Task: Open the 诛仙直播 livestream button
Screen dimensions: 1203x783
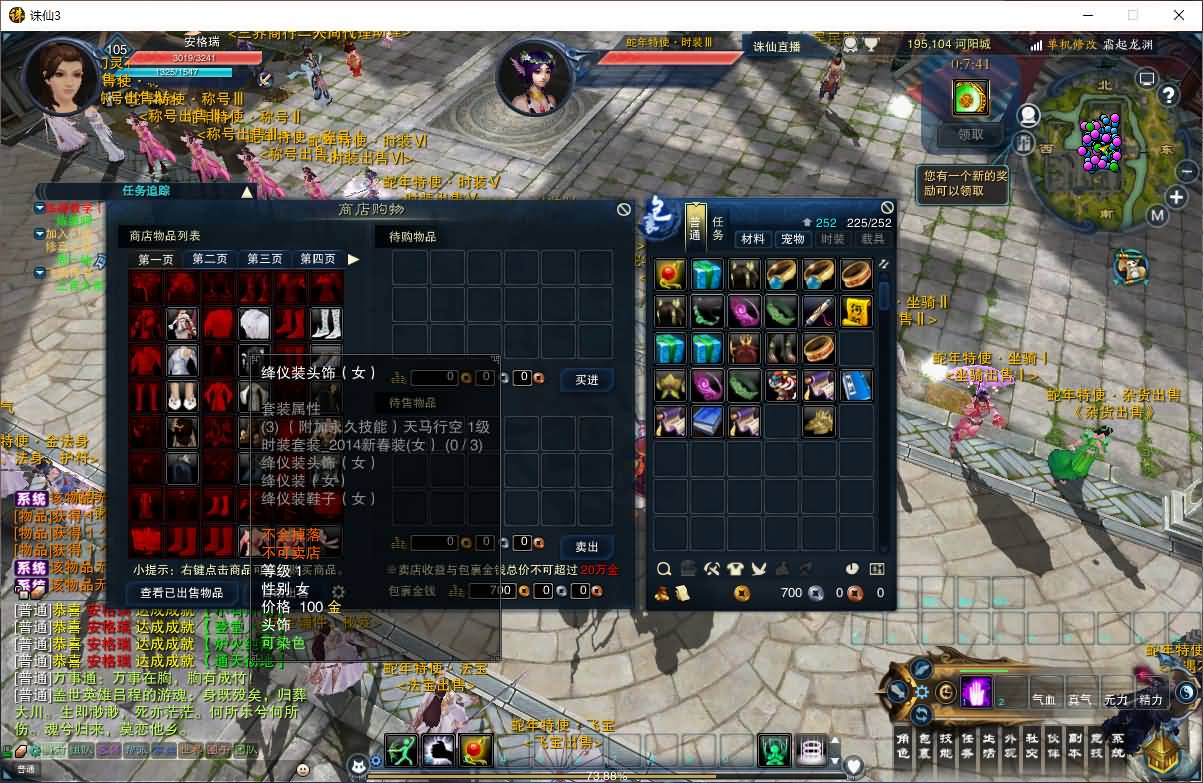Action: (x=777, y=46)
